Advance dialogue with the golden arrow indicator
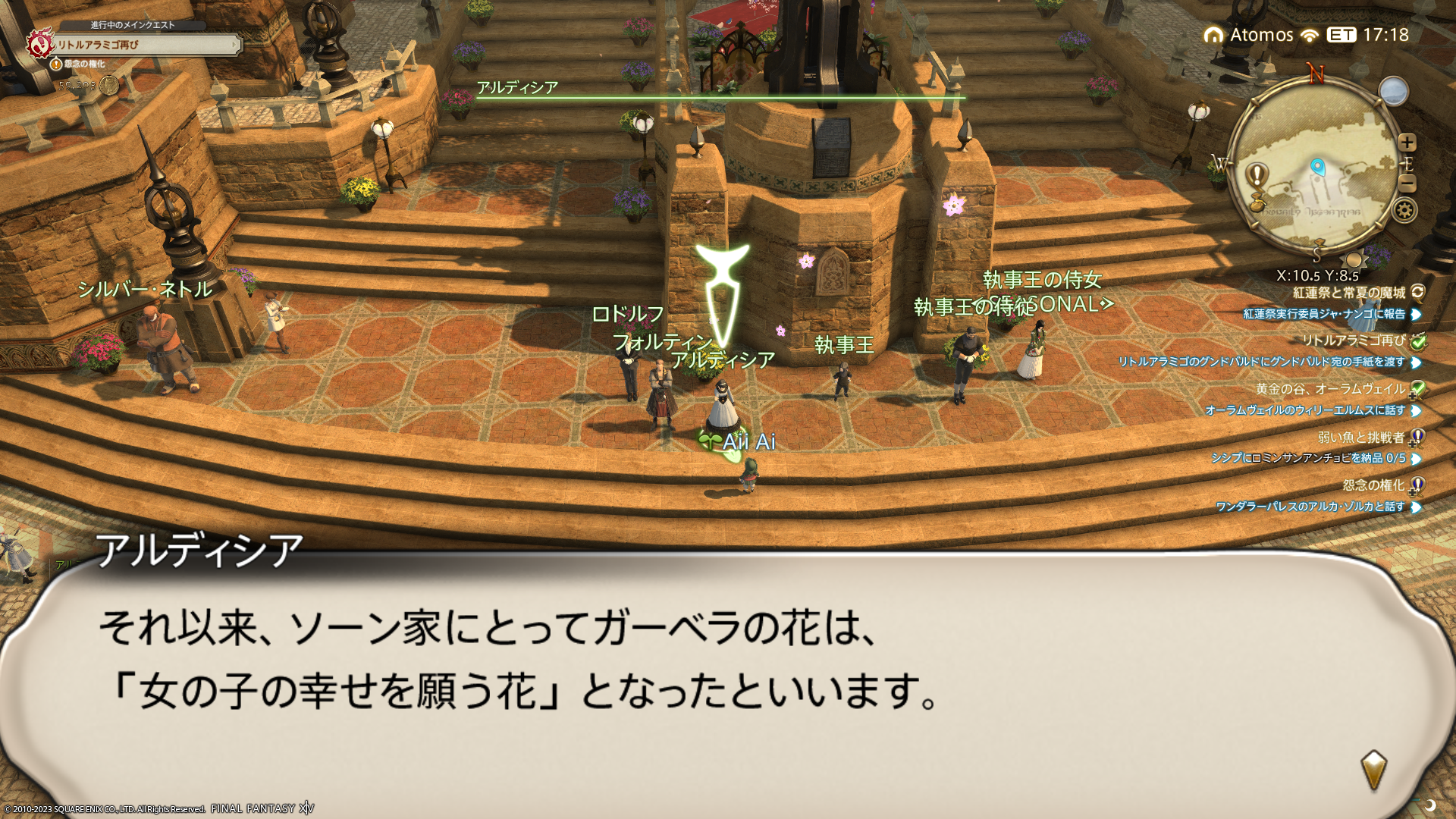This screenshot has width=1456, height=819. pos(1373,770)
